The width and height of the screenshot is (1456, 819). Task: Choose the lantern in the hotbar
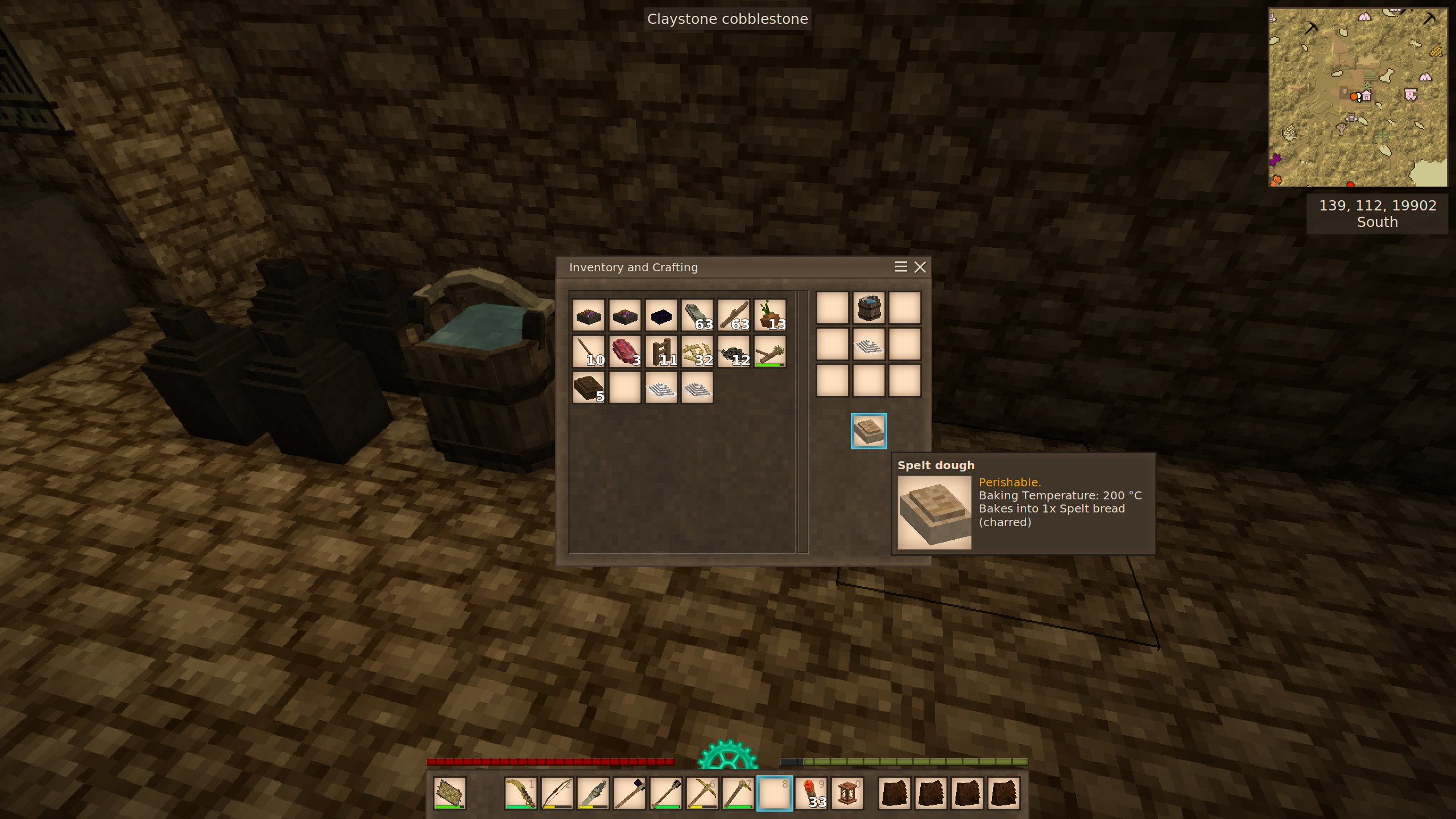tap(847, 793)
